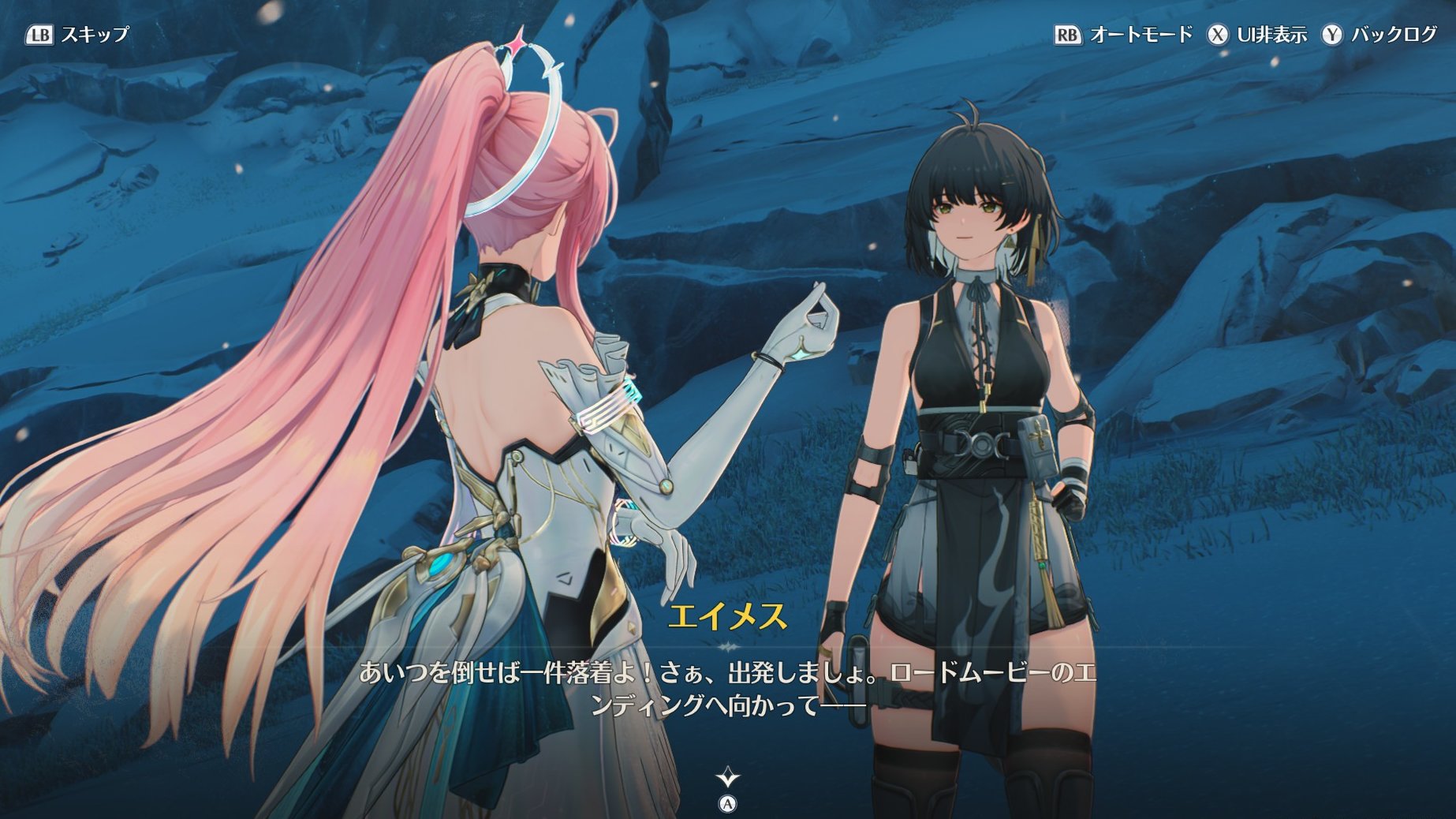Advance dialogue via the star continue marker
The width and height of the screenshot is (1456, 819).
(728, 780)
